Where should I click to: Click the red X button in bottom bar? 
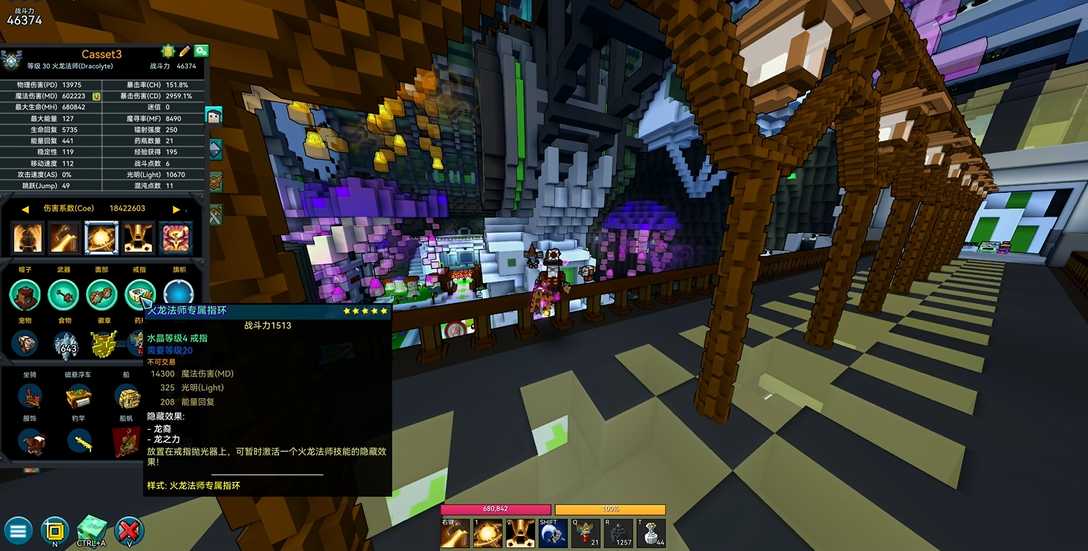[129, 530]
